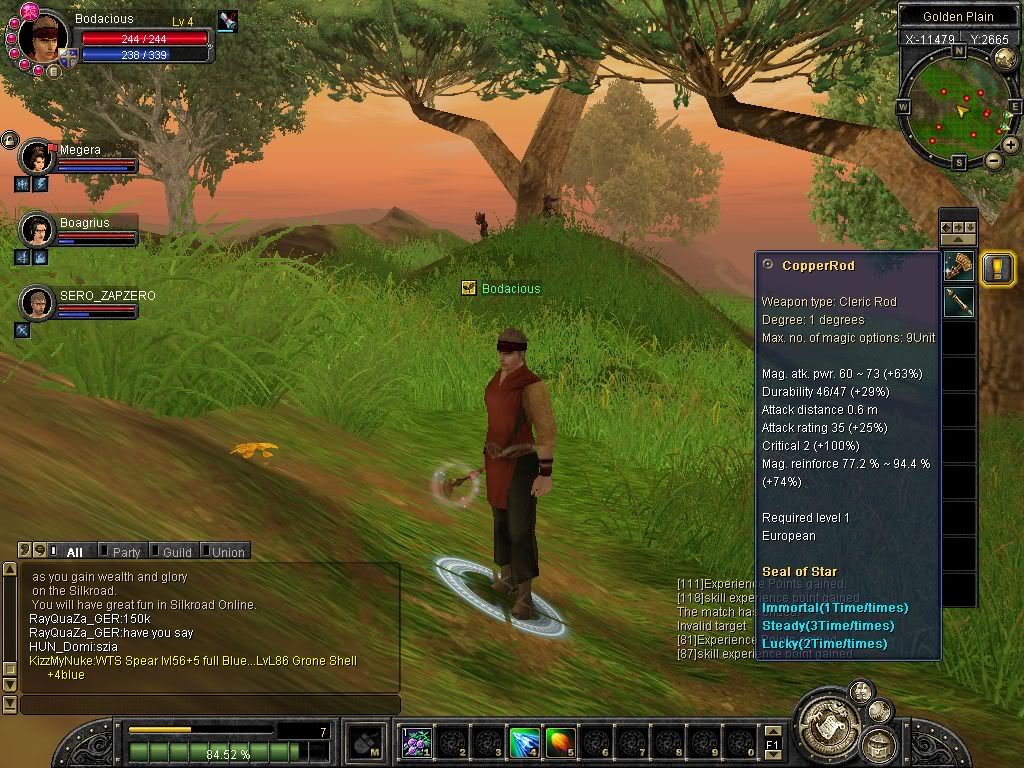1024x768 pixels.
Task: Select party member Boagrius's portrait
Action: click(38, 230)
